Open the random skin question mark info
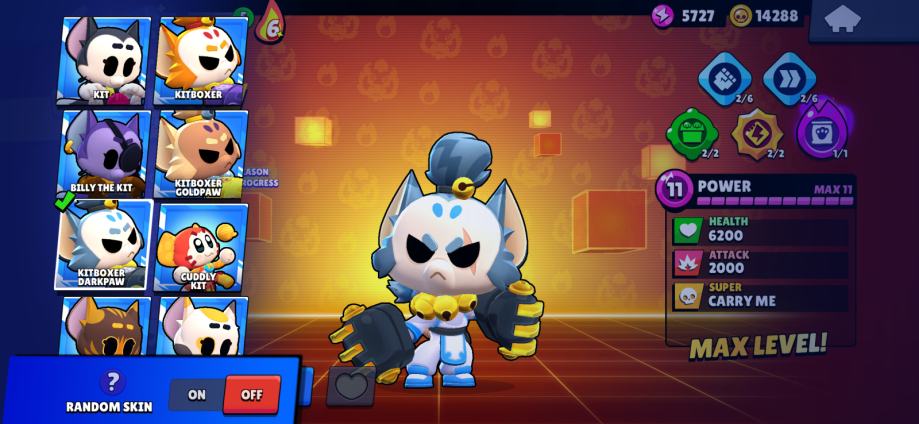The image size is (919, 424). coord(111,381)
